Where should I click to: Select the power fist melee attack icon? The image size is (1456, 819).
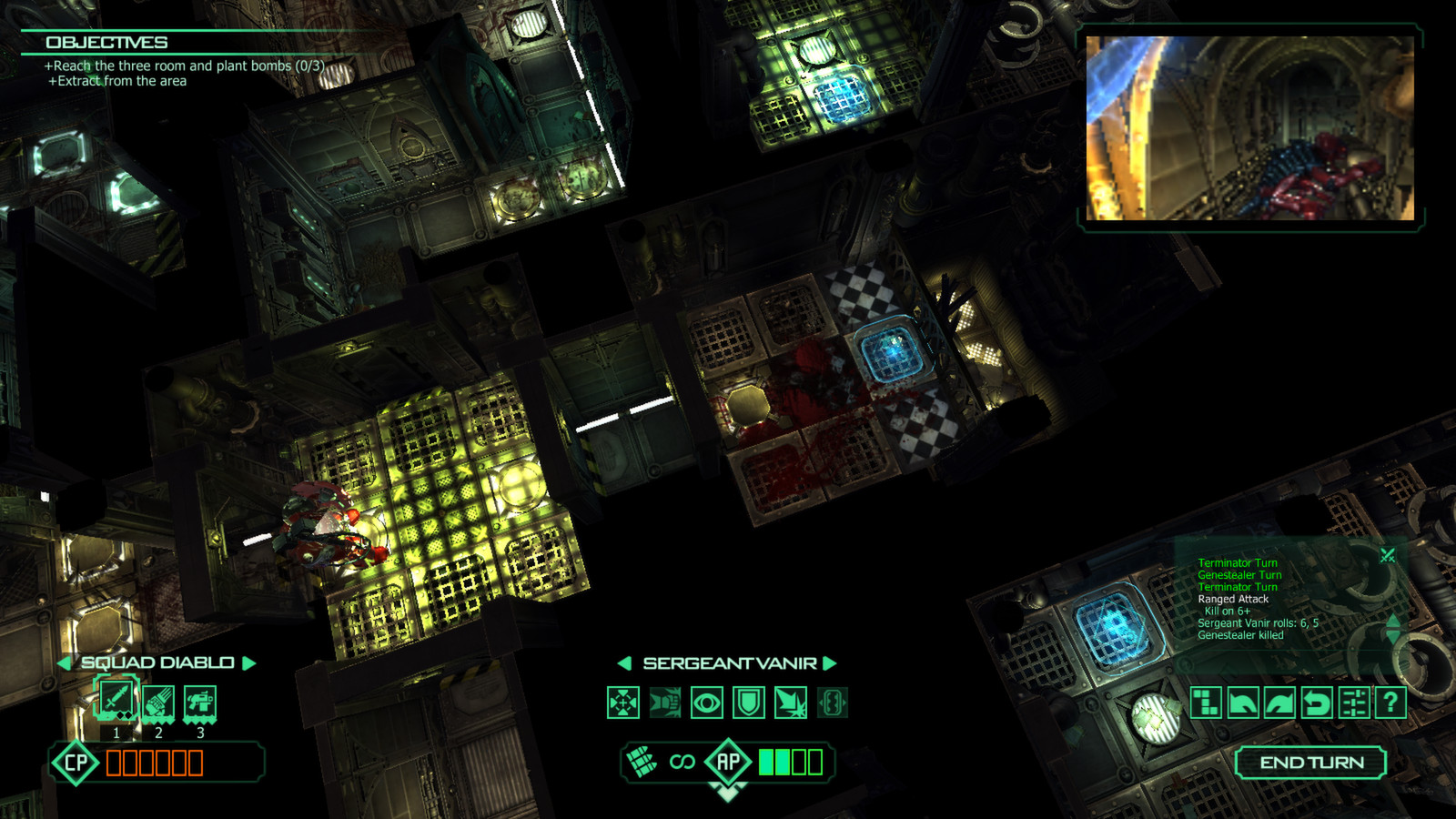665,703
